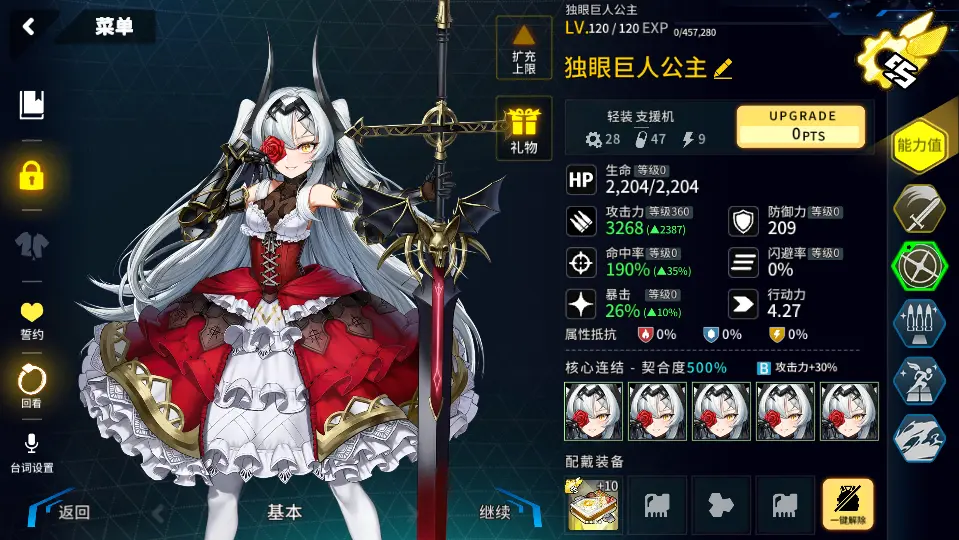Open 台词设置 microphone voice settings
This screenshot has height=540, width=959.
click(x=32, y=453)
